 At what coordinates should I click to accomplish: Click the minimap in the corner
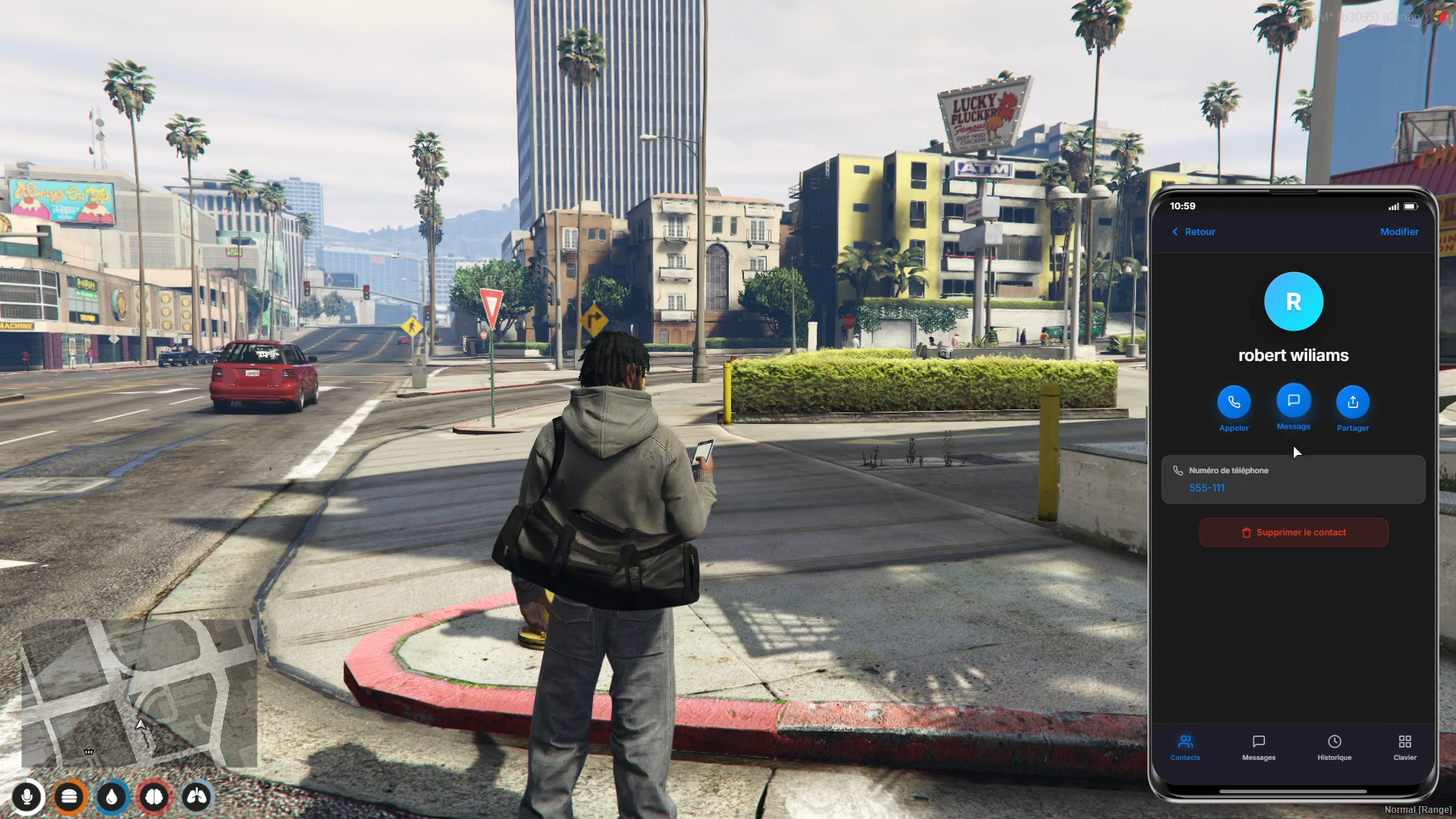[x=139, y=692]
